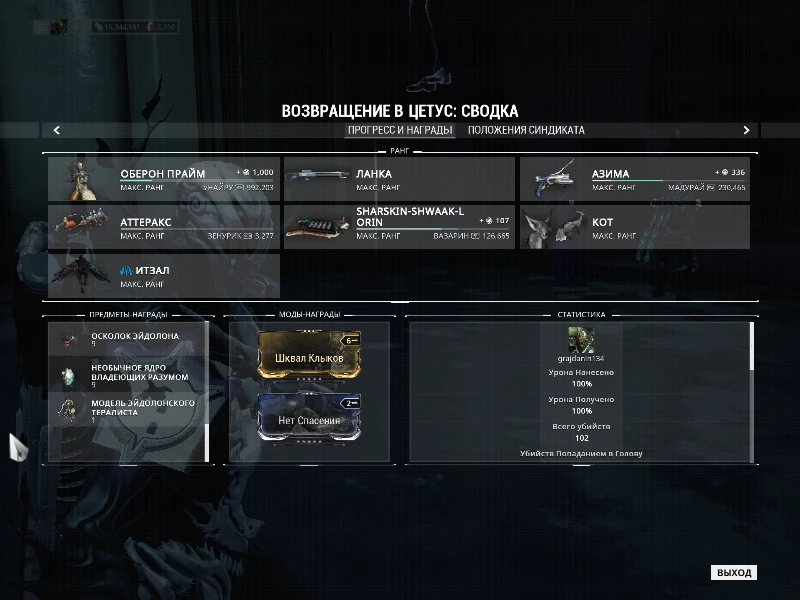Select the ПРОГРЕСС И НАГРАДЫ tab
This screenshot has width=800, height=600.
(400, 130)
